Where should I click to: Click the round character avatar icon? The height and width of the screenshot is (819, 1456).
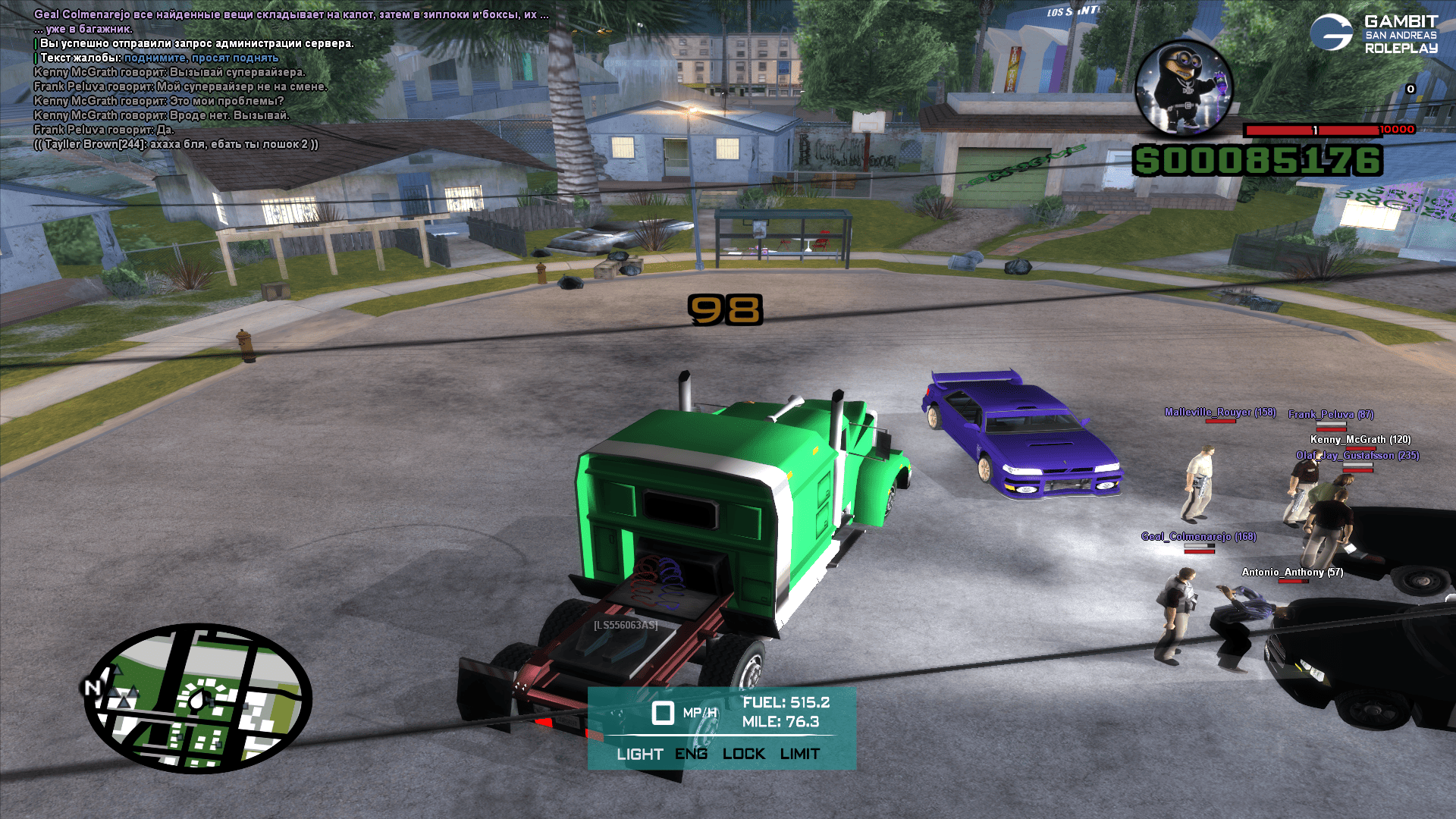point(1182,89)
